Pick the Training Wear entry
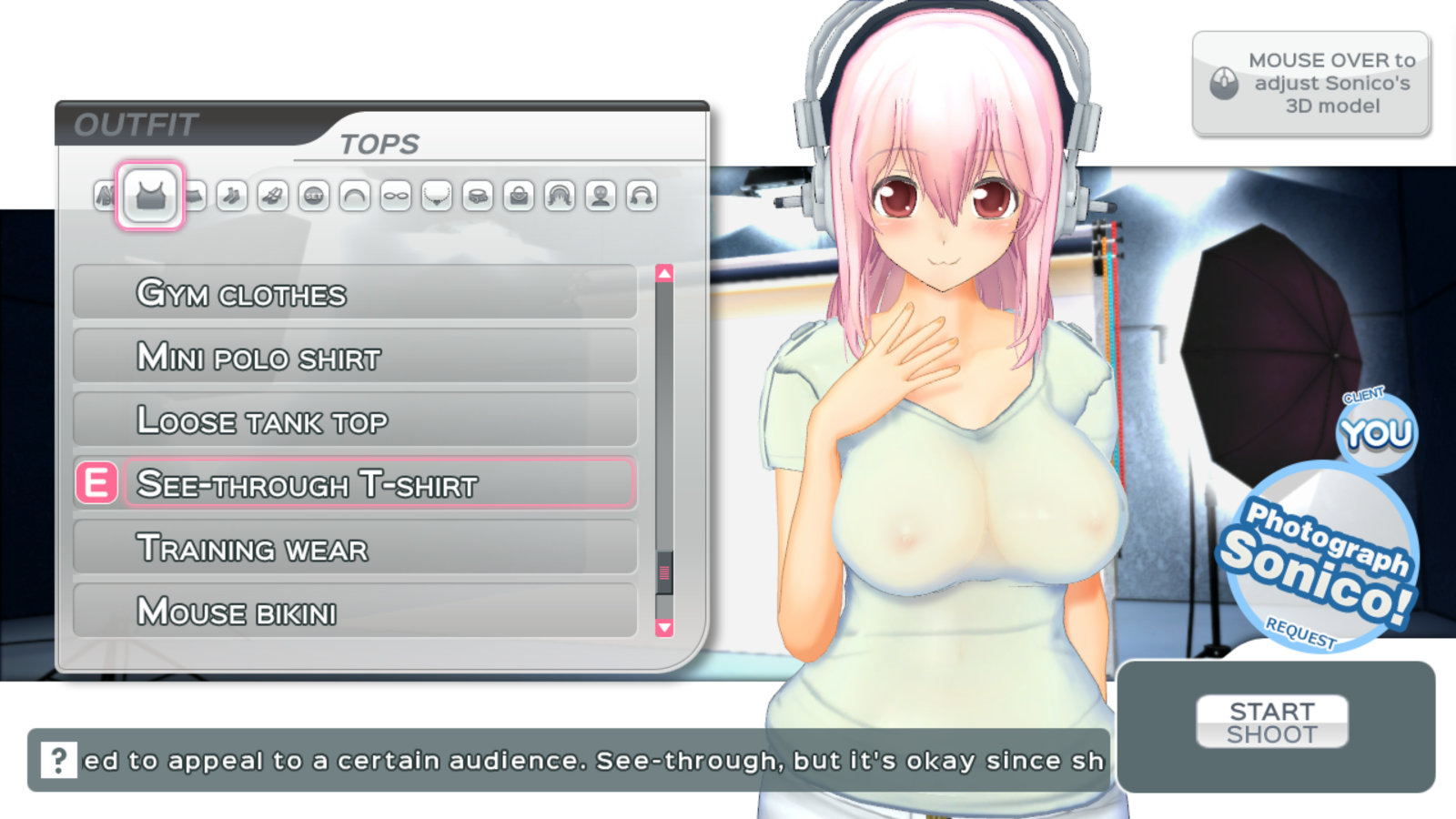The image size is (1456, 819). [355, 548]
